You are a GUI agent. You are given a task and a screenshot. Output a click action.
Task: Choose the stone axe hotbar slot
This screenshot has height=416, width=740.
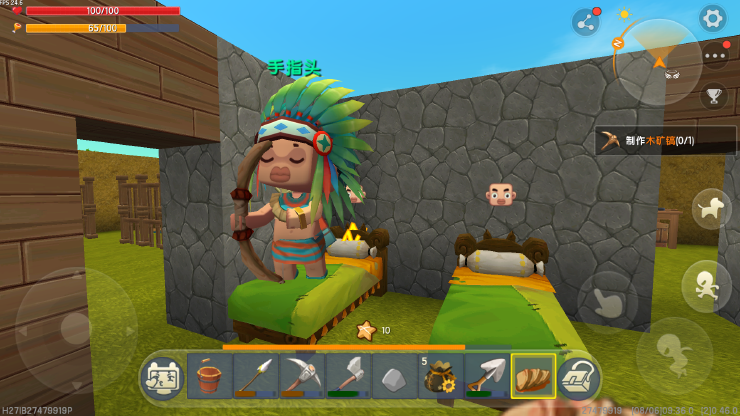pyautogui.click(x=348, y=376)
